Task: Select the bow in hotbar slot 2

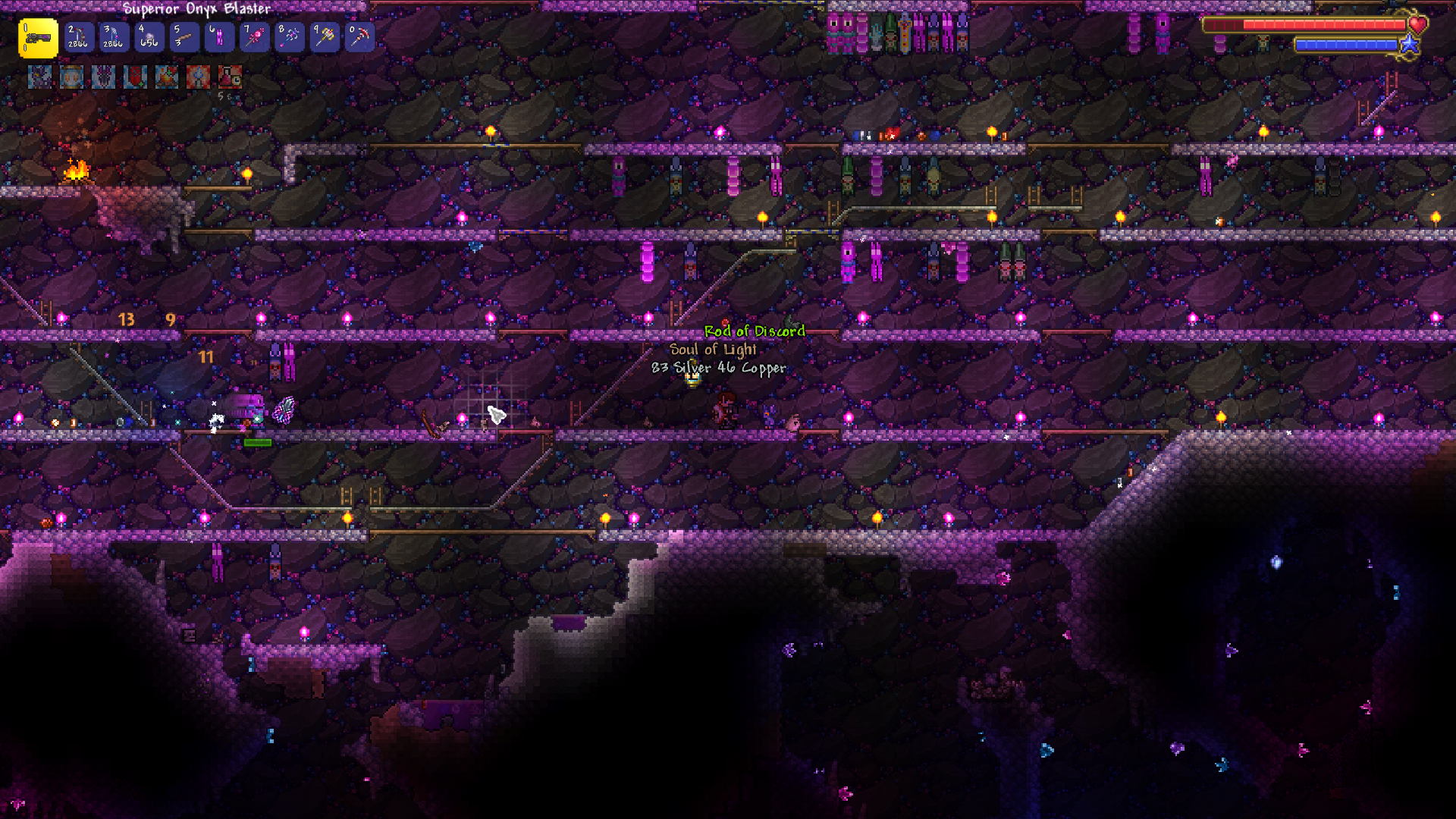Action: click(x=78, y=36)
